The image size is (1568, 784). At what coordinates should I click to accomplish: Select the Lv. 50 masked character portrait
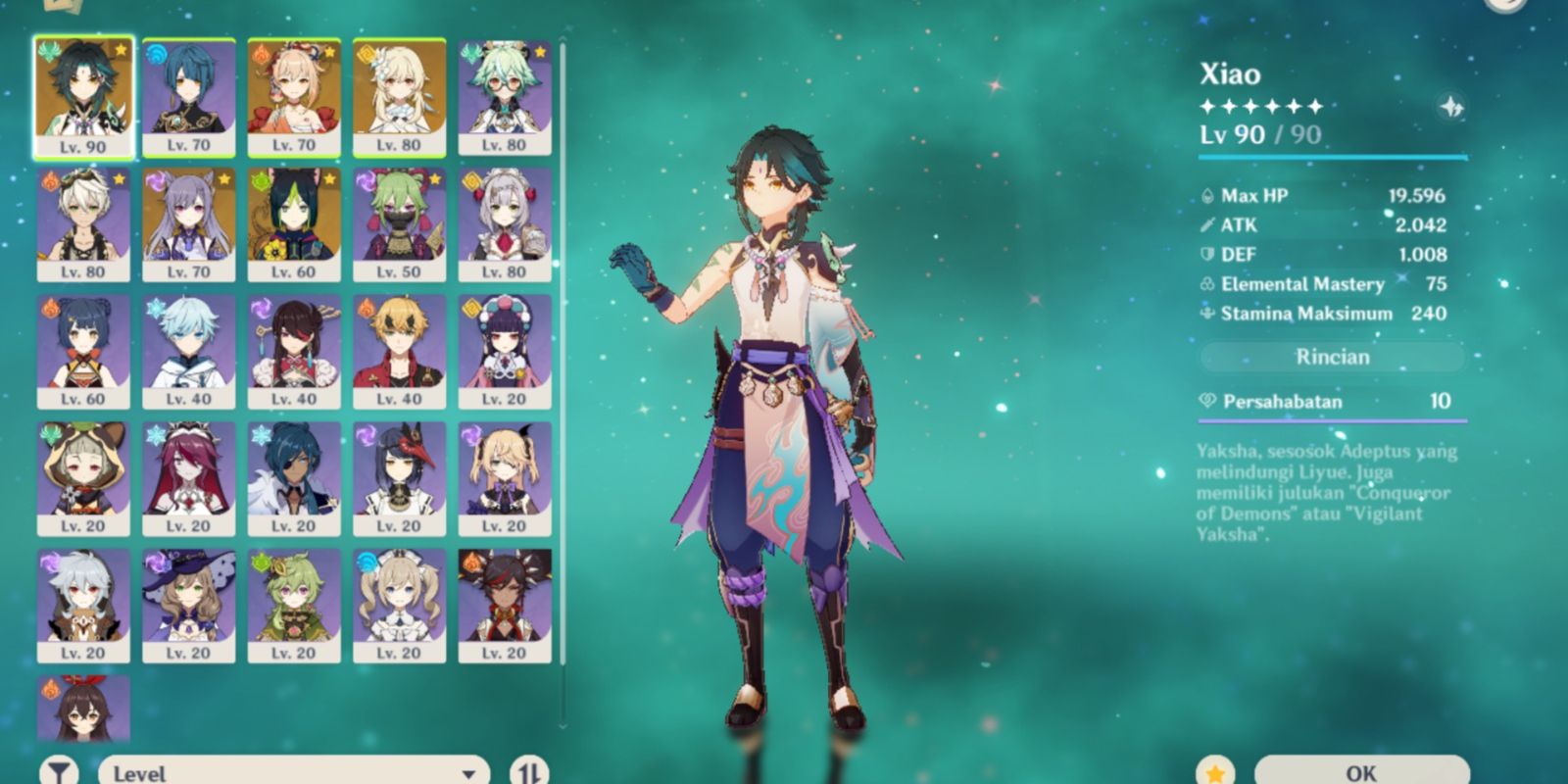(400, 220)
